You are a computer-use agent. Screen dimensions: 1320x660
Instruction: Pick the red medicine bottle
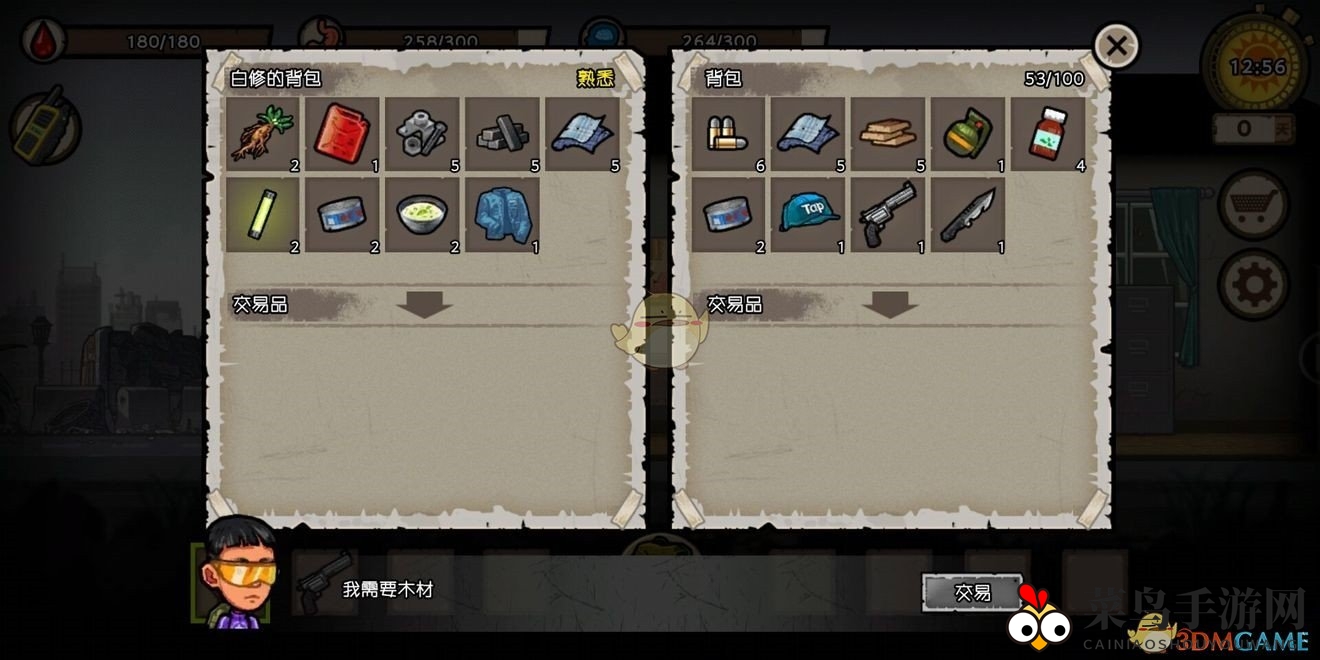pos(1048,134)
